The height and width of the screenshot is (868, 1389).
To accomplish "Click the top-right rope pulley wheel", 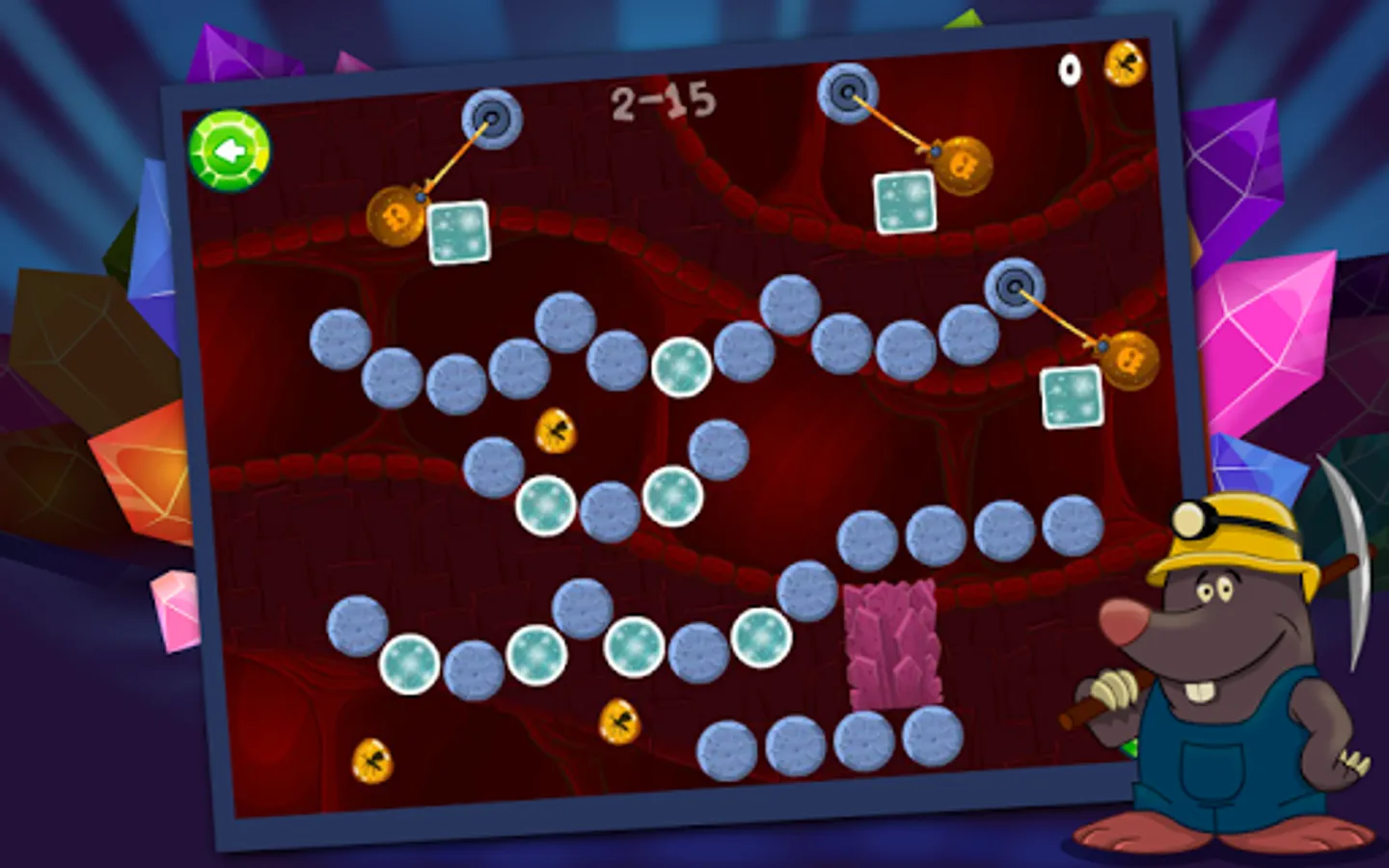I will point(846,94).
